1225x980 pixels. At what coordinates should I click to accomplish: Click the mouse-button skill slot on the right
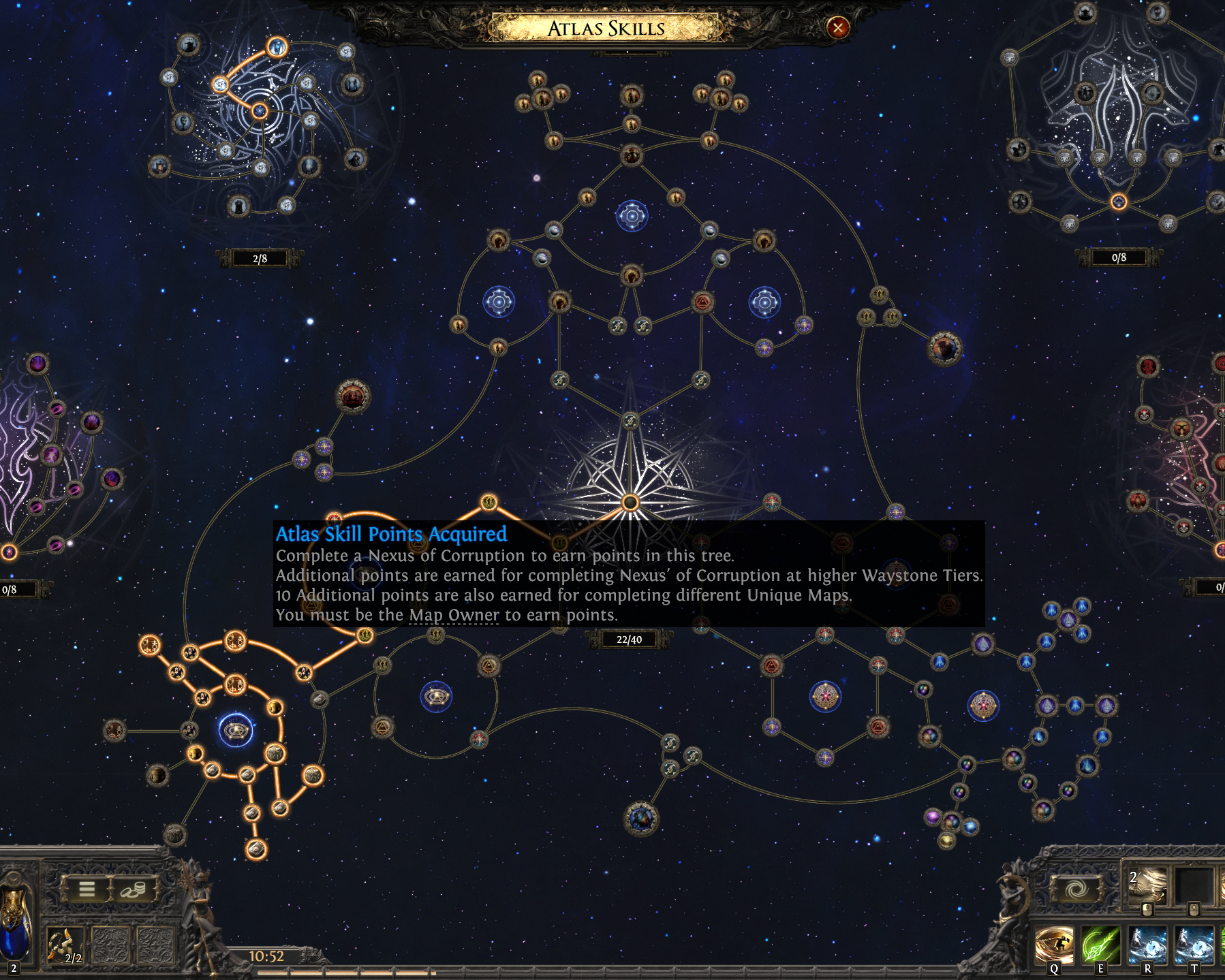(x=1196, y=889)
